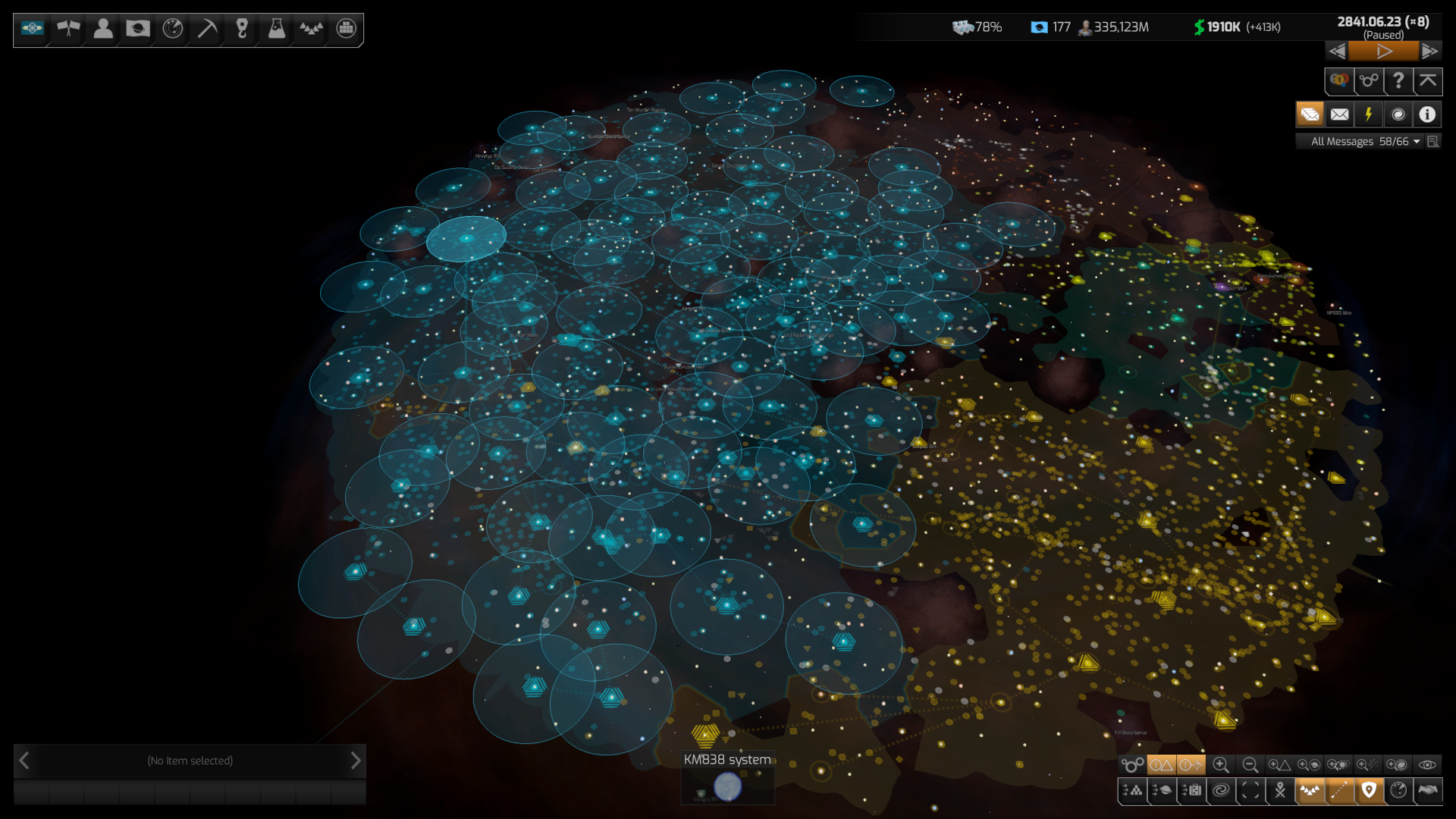Open the Contacts panel using the flags icon
Viewport: 1456px width, 819px height.
66,30
